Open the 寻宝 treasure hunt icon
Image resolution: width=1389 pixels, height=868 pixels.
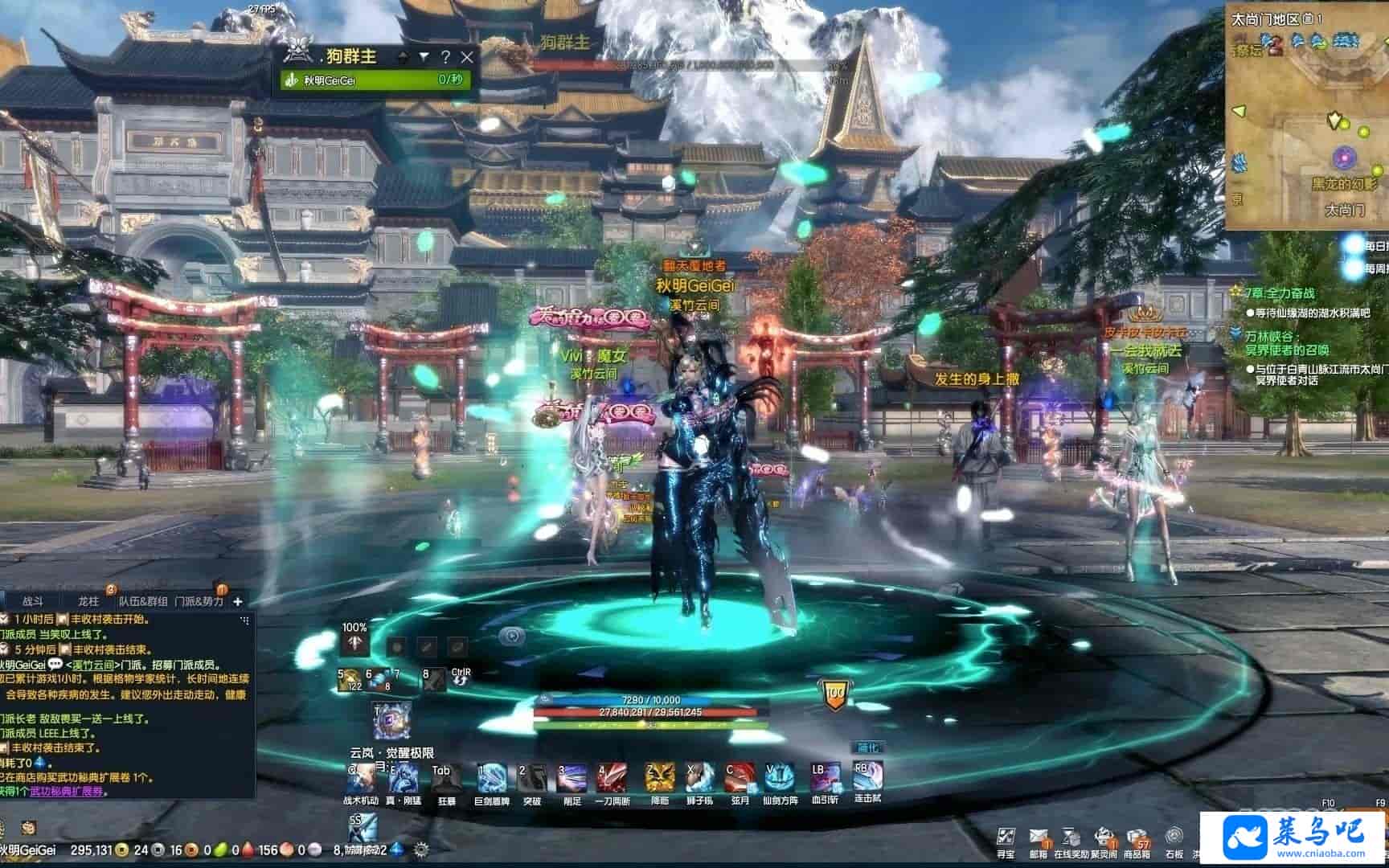(x=1005, y=837)
